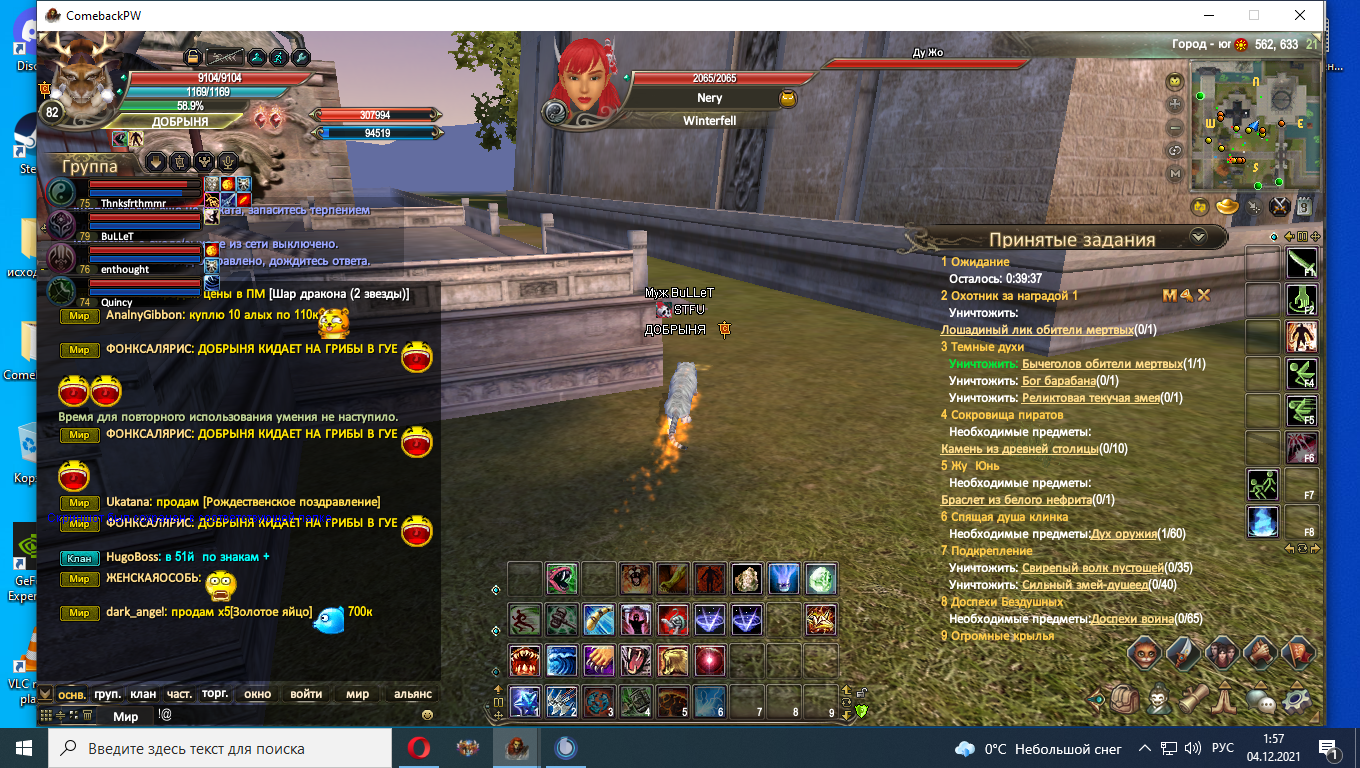1360x768 pixels.
Task: Expand the chat tab chevron next to основ.
Action: pyautogui.click(x=45, y=694)
